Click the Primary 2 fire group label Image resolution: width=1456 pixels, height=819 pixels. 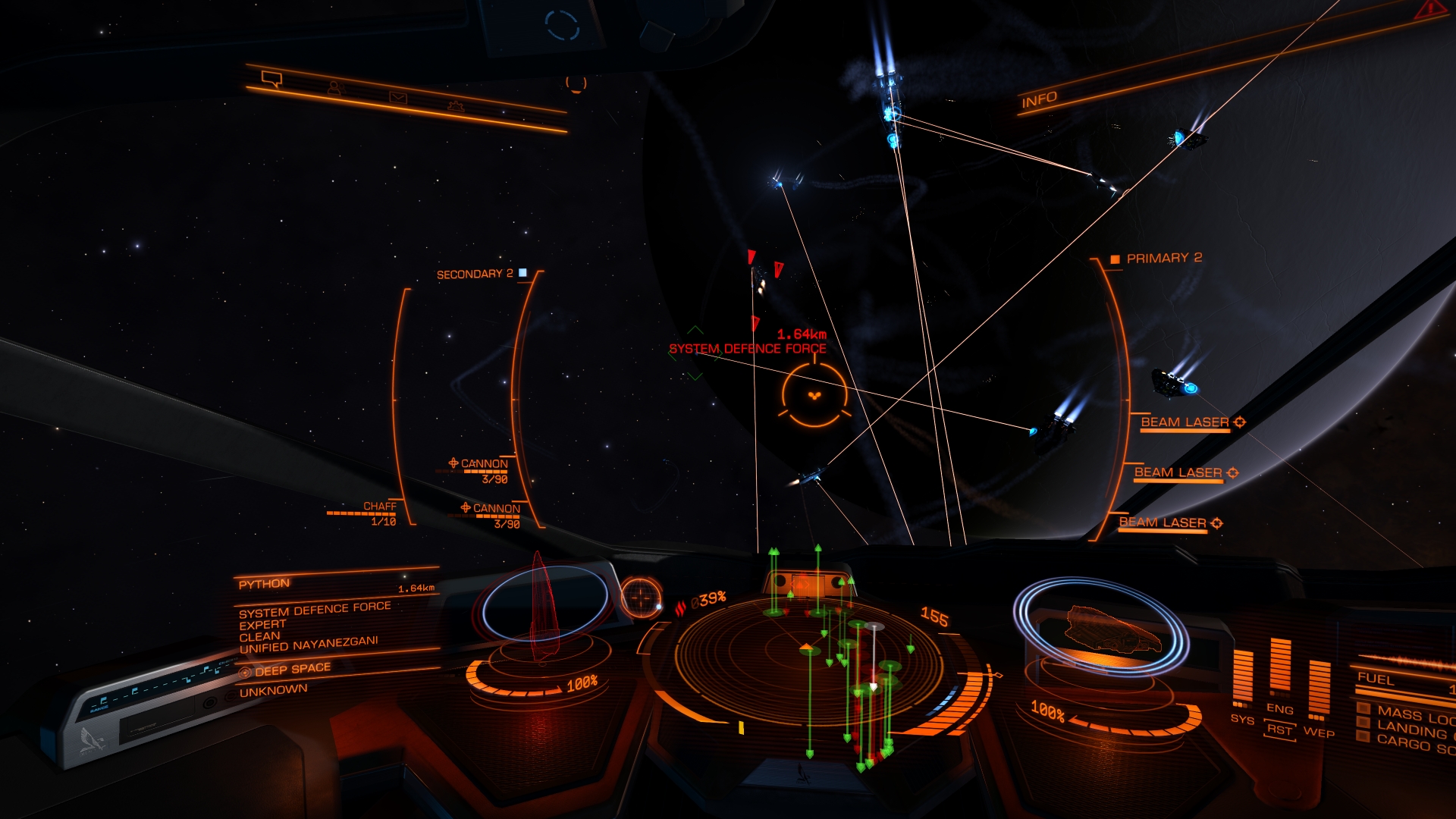click(1163, 259)
